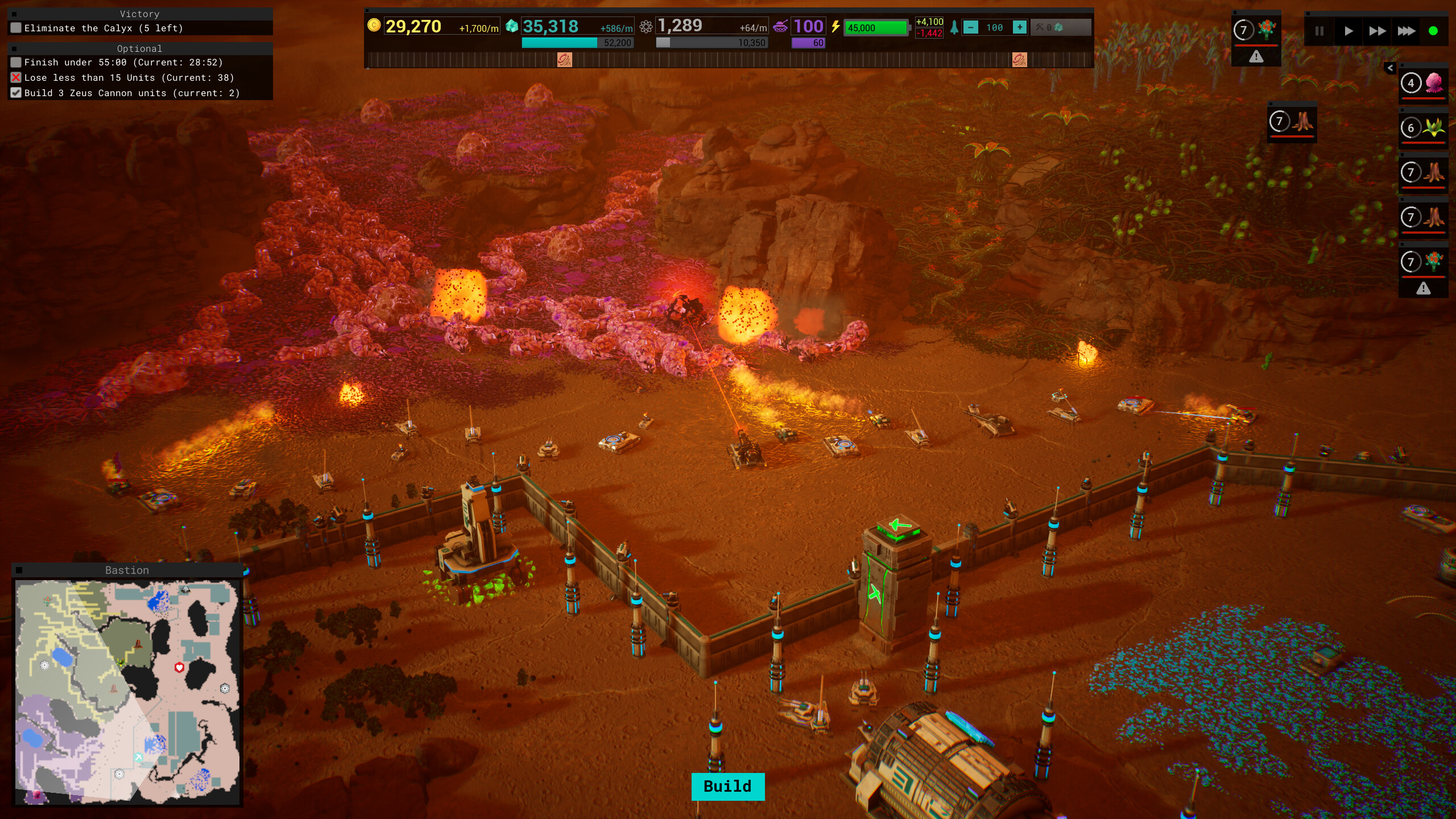
Task: Uncheck the Build 3 Zeus Cannon units objective
Action: click(x=15, y=93)
